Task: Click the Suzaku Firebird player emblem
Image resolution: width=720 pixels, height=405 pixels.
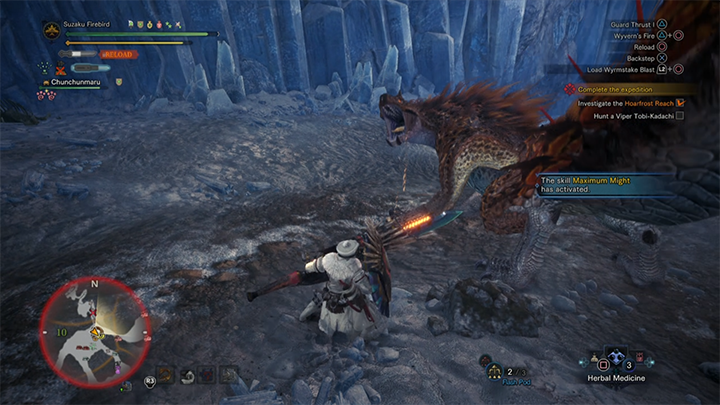Action: click(50, 31)
